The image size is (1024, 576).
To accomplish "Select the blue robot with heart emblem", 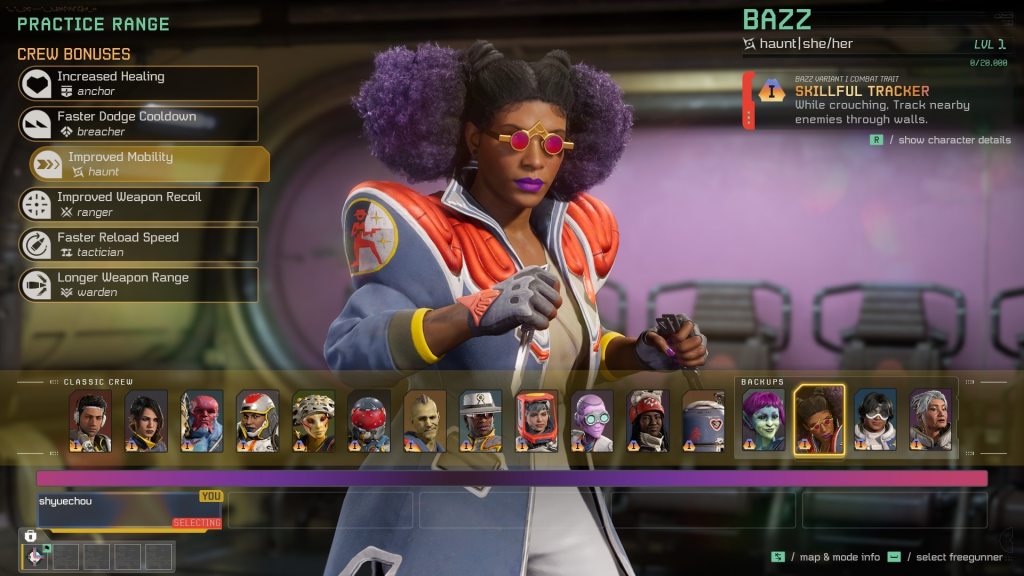I will (703, 421).
